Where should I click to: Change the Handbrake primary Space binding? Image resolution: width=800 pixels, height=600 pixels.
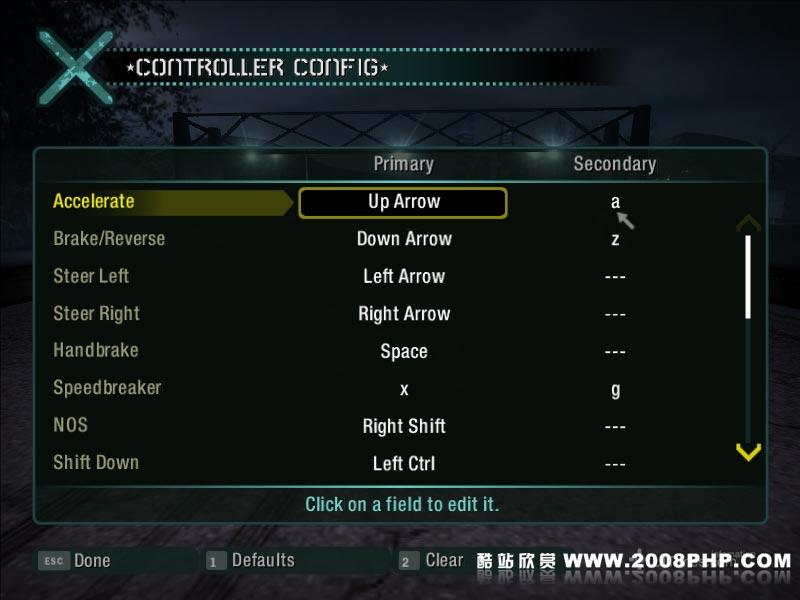(404, 351)
